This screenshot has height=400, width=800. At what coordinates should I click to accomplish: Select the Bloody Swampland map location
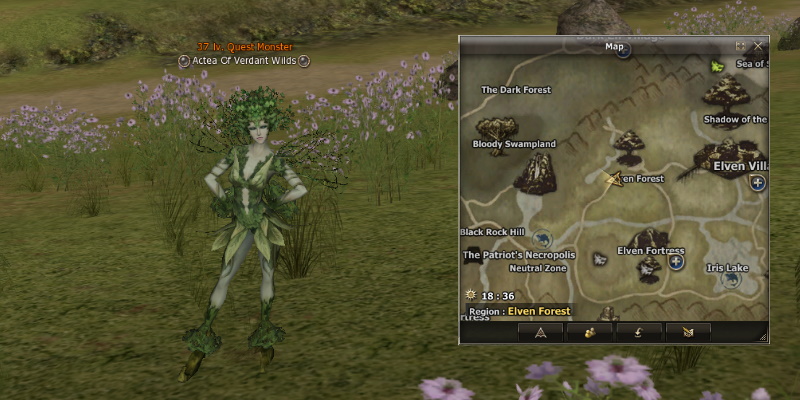click(514, 144)
